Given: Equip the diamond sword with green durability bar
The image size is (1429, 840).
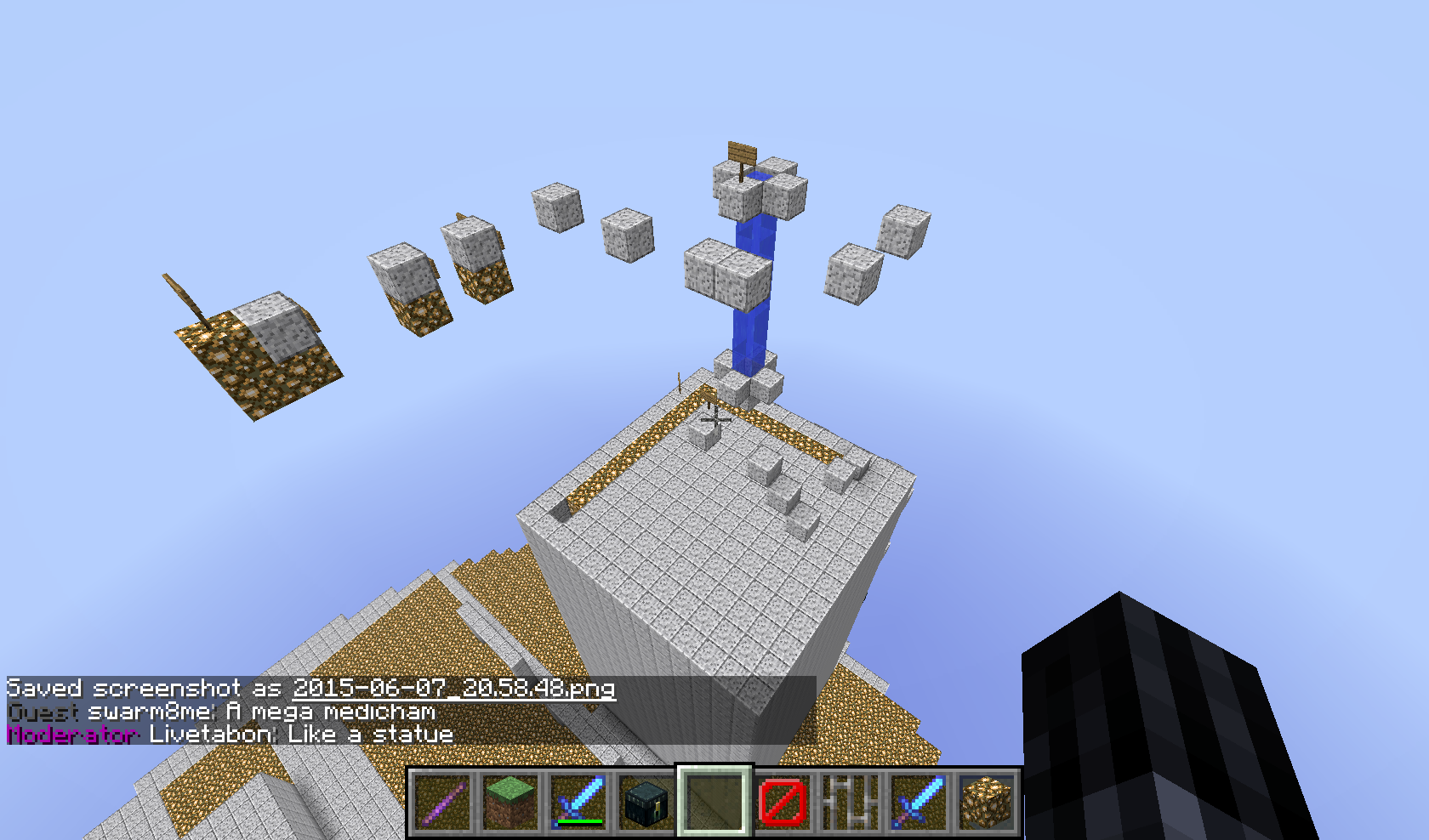Looking at the screenshot, I should click(x=578, y=802).
